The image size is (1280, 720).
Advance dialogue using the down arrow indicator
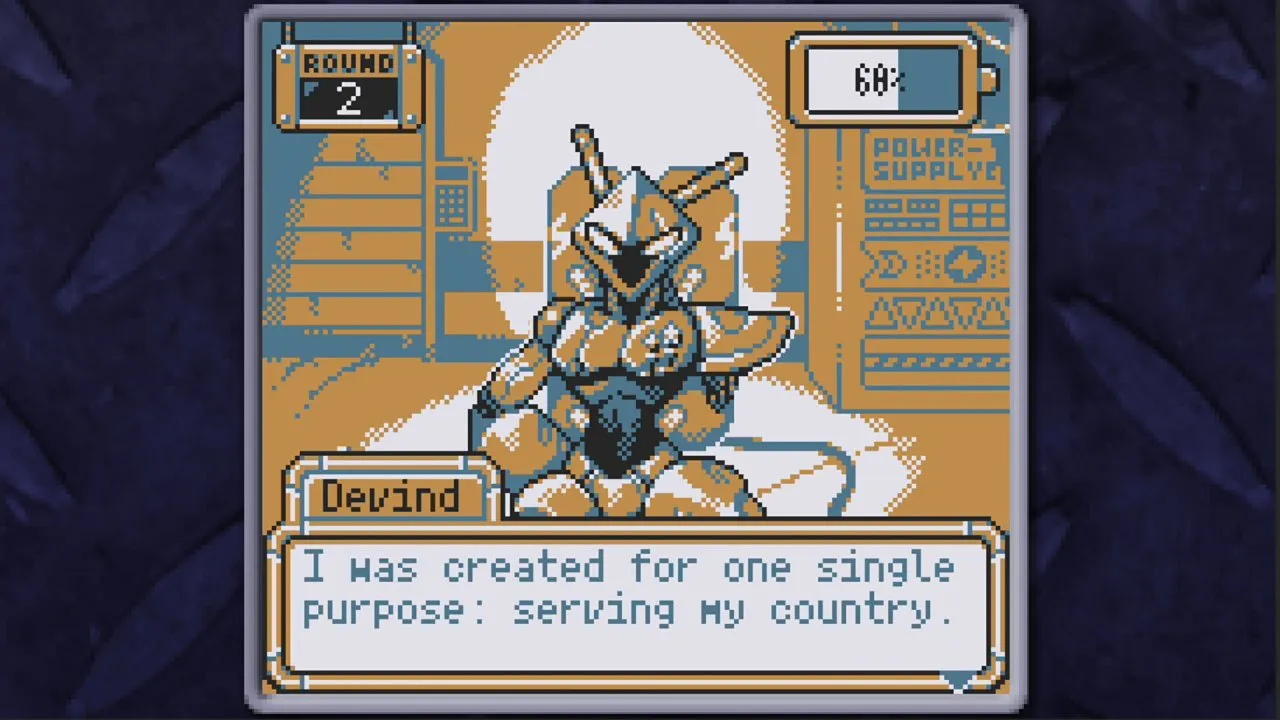click(958, 680)
